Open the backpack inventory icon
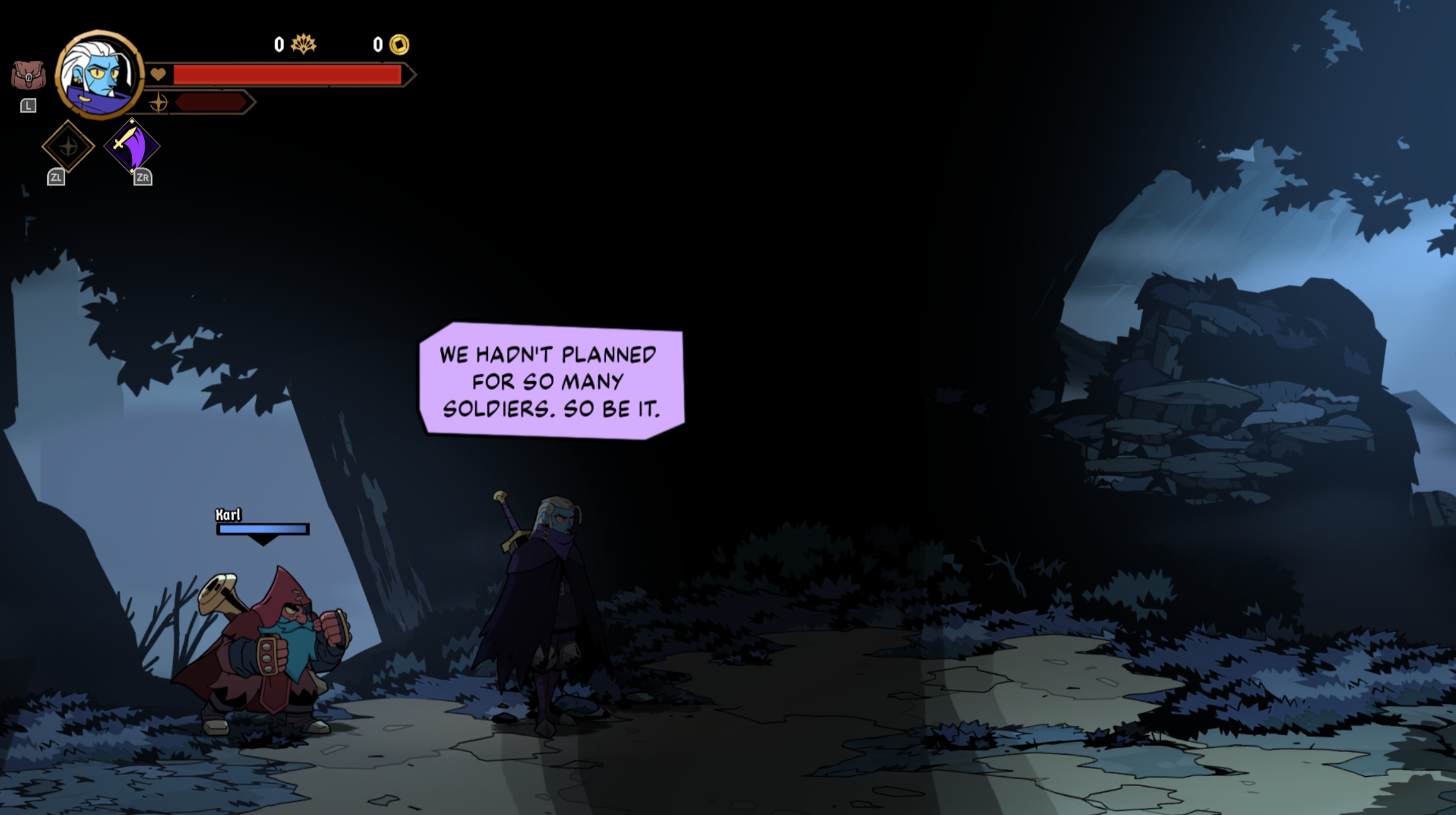 click(x=28, y=76)
